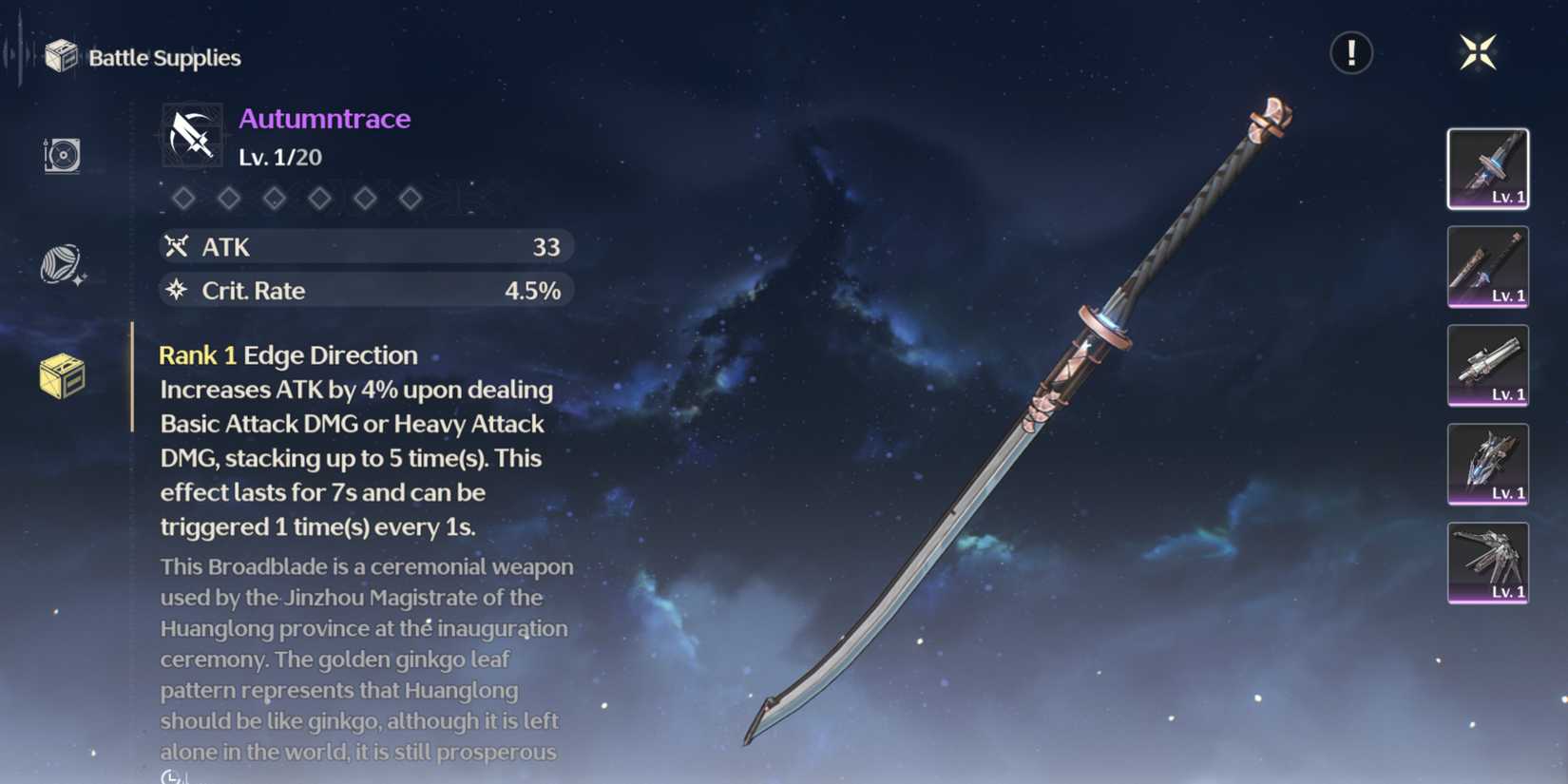Select the glowing four-pointed star at top right
The height and width of the screenshot is (784, 1568).
[x=1479, y=53]
